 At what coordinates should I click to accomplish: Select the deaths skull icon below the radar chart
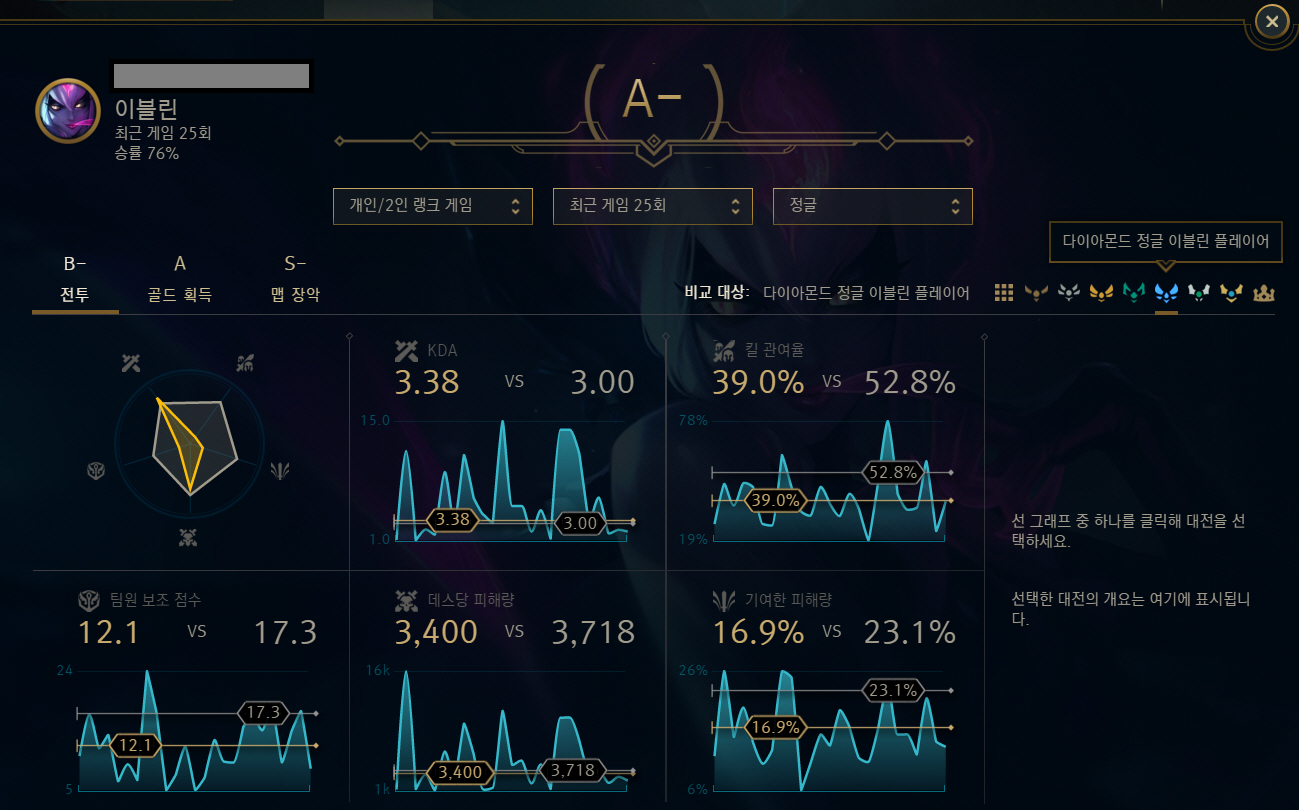click(188, 536)
